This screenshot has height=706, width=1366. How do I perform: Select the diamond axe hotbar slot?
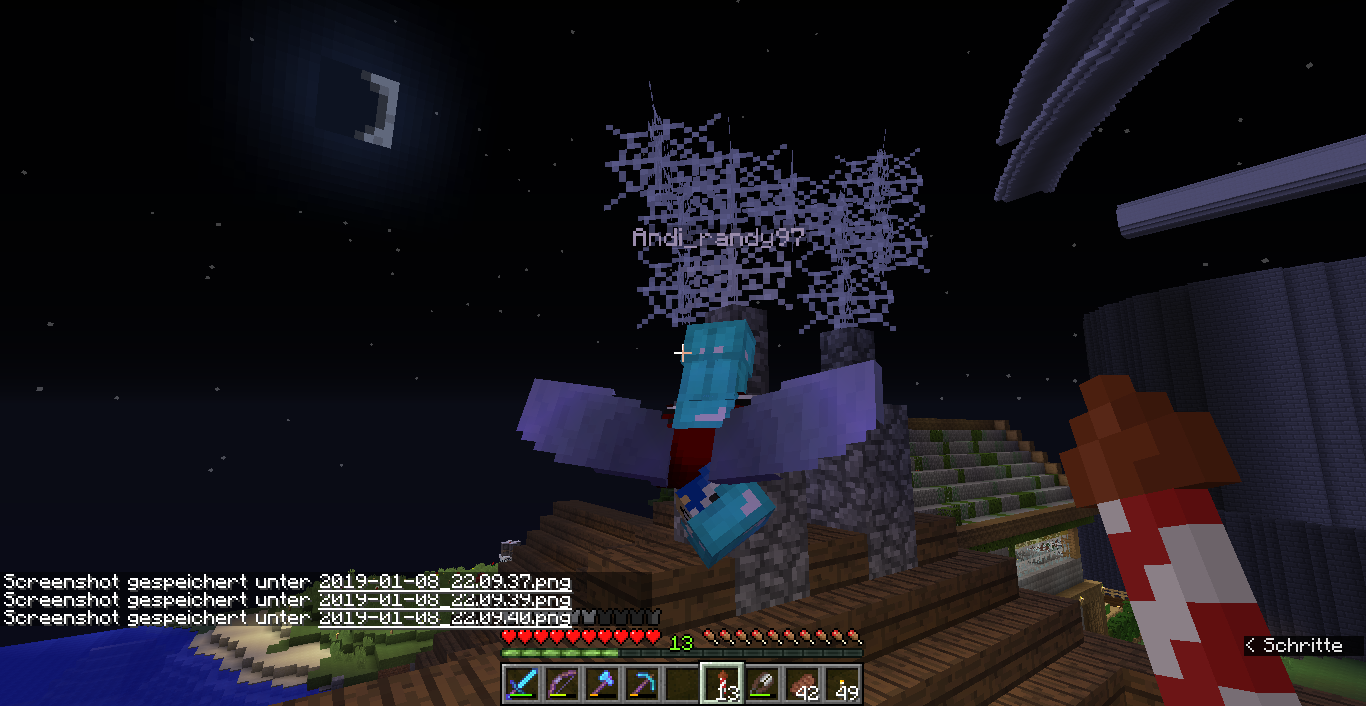point(602,684)
